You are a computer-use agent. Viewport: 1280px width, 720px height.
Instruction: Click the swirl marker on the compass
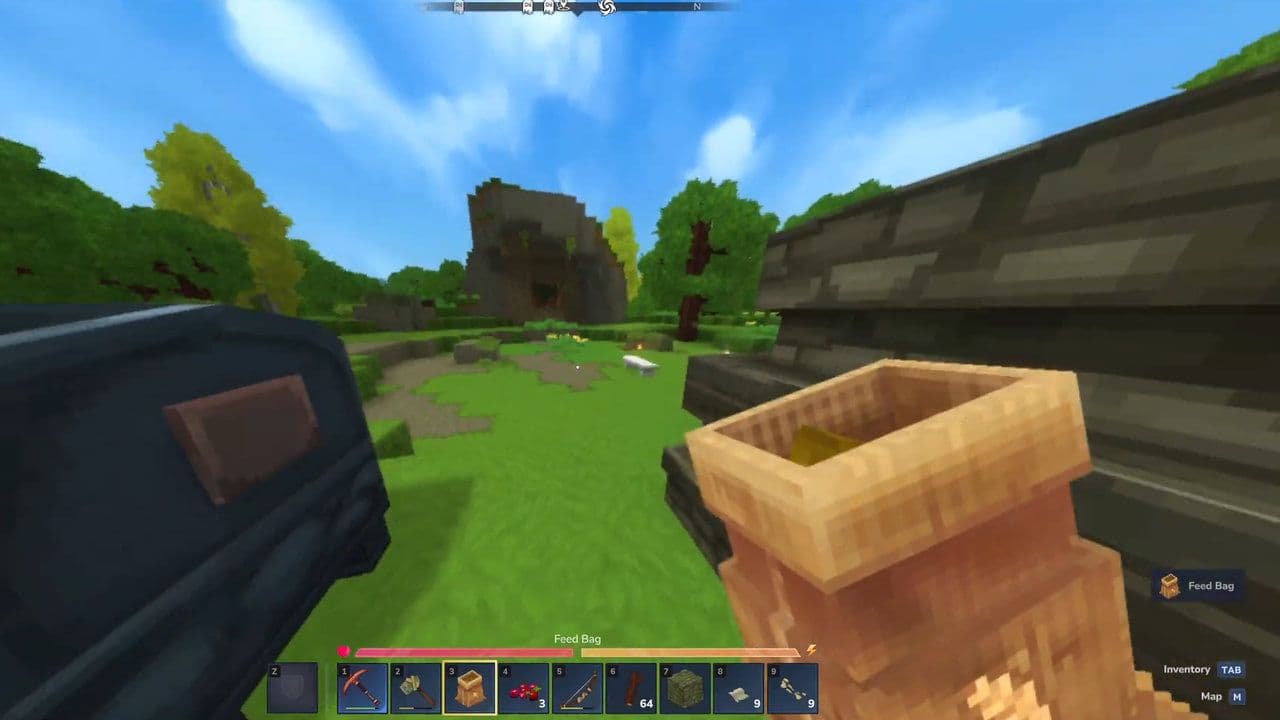click(x=605, y=7)
